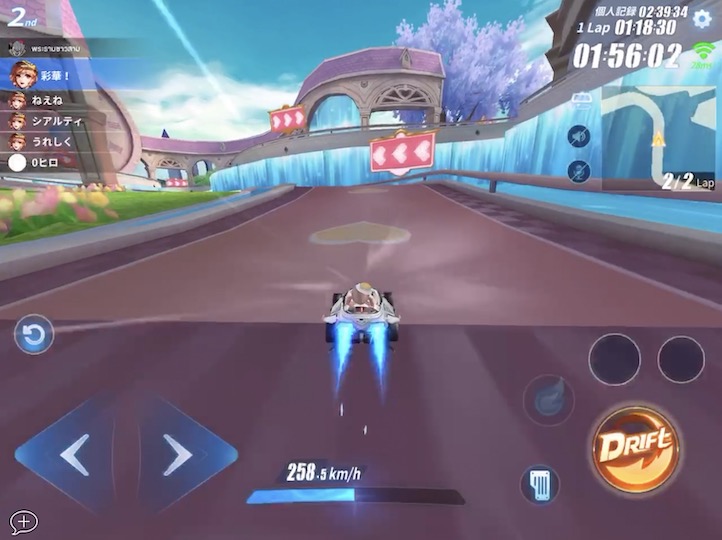Activate the flame nitro boost button
This screenshot has width=722, height=540.
point(548,400)
